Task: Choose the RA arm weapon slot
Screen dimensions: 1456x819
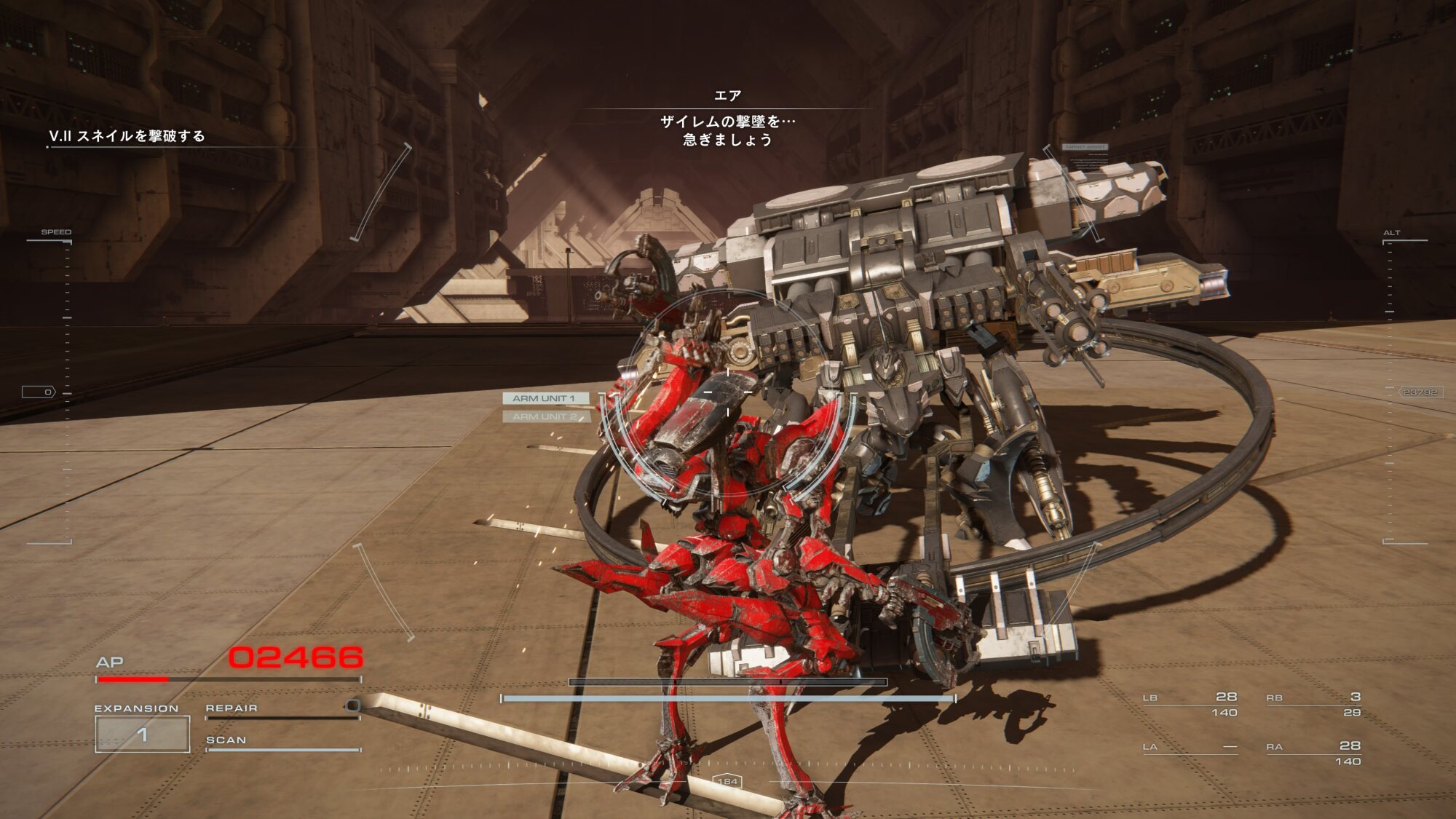Action: pyautogui.click(x=1313, y=753)
